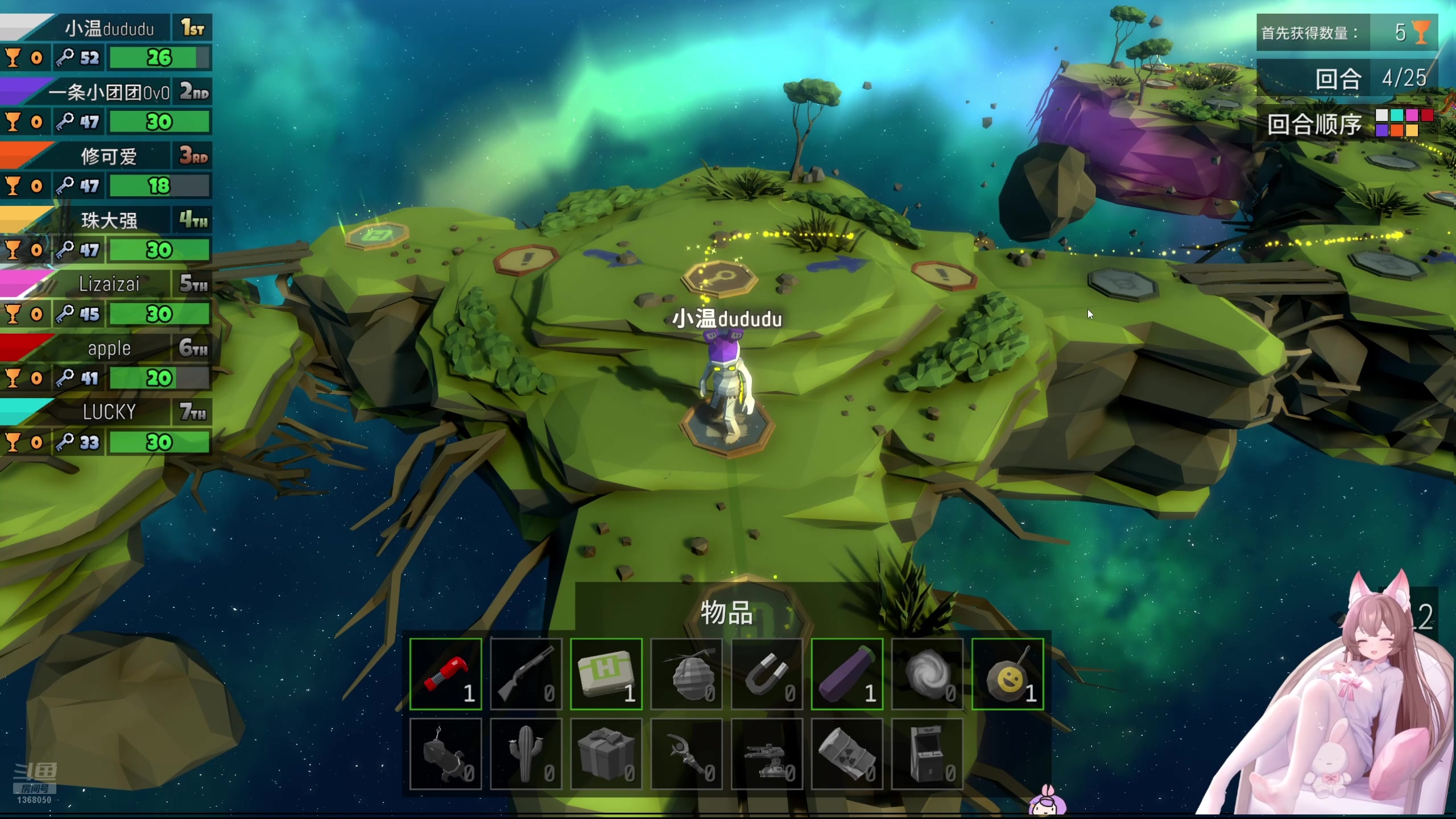The width and height of the screenshot is (1456, 819).
Task: Choose the green H health kit item
Action: pos(606,674)
